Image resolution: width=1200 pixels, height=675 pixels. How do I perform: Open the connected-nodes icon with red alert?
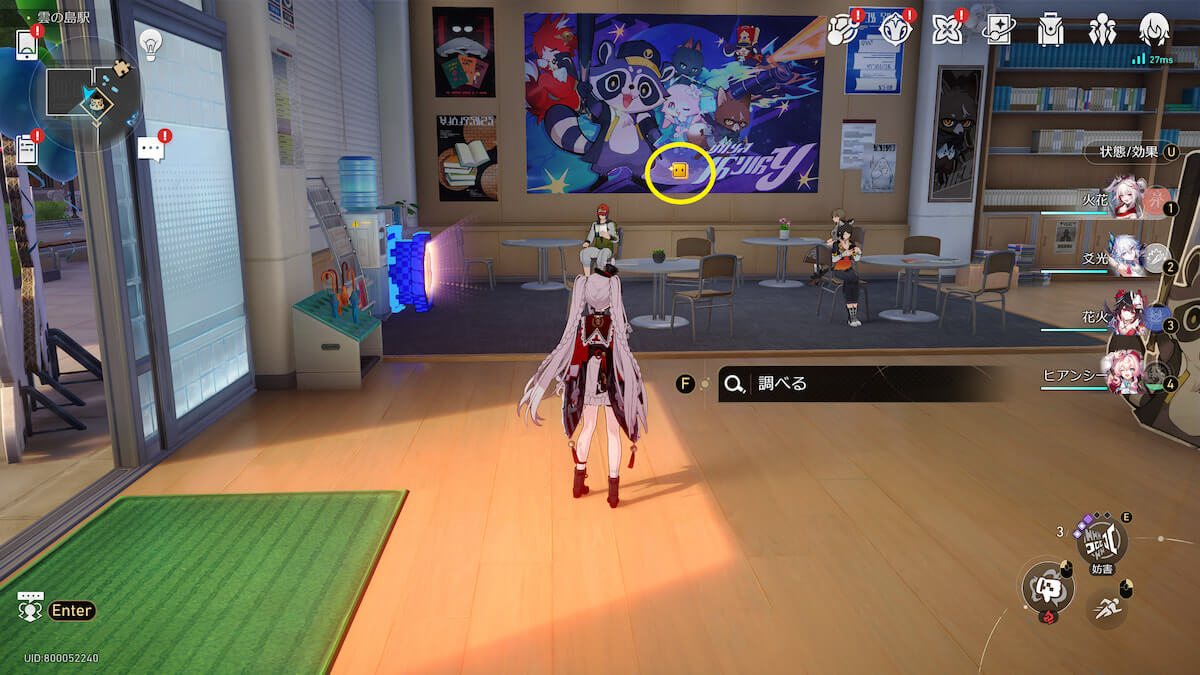[x=841, y=29]
